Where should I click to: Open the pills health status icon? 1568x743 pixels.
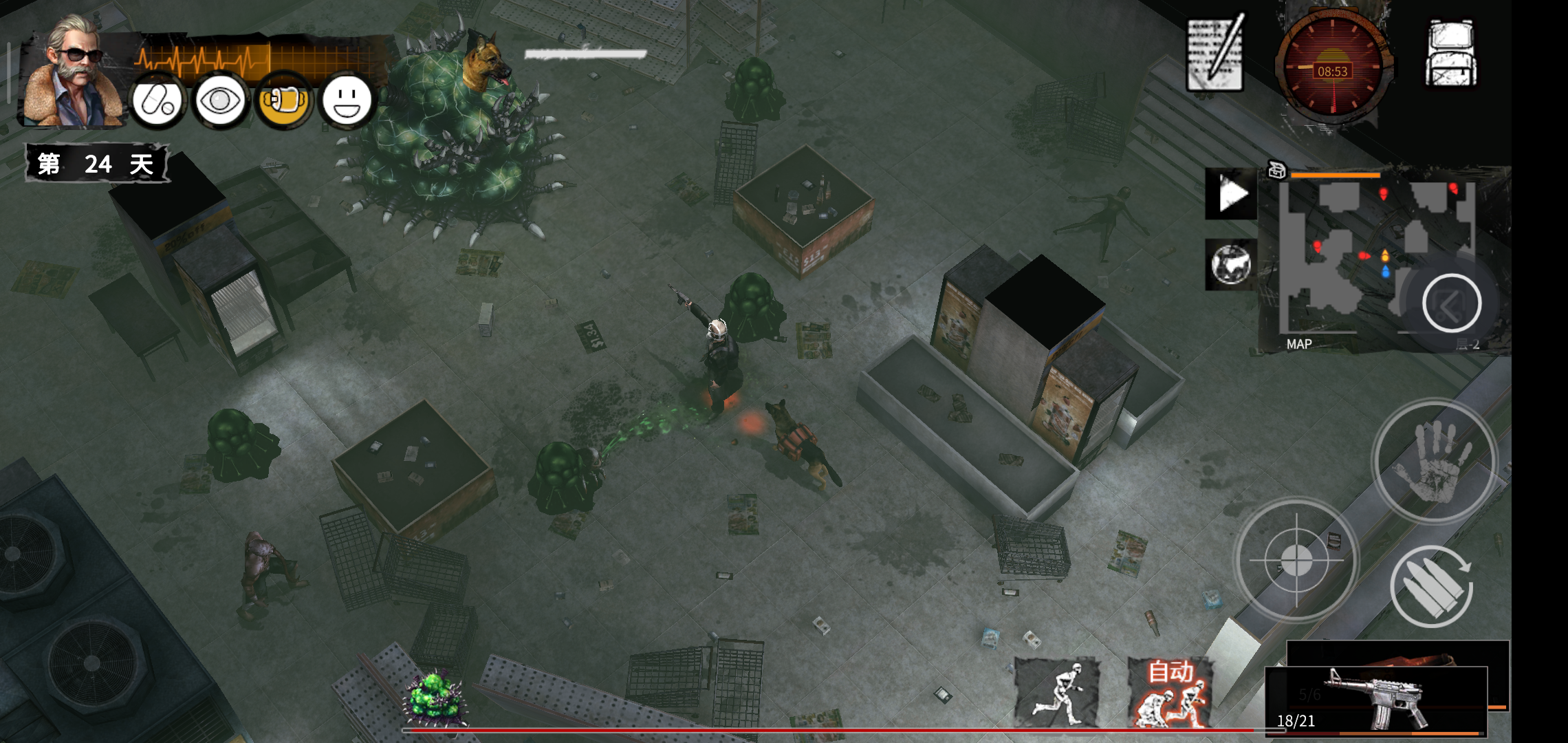157,102
